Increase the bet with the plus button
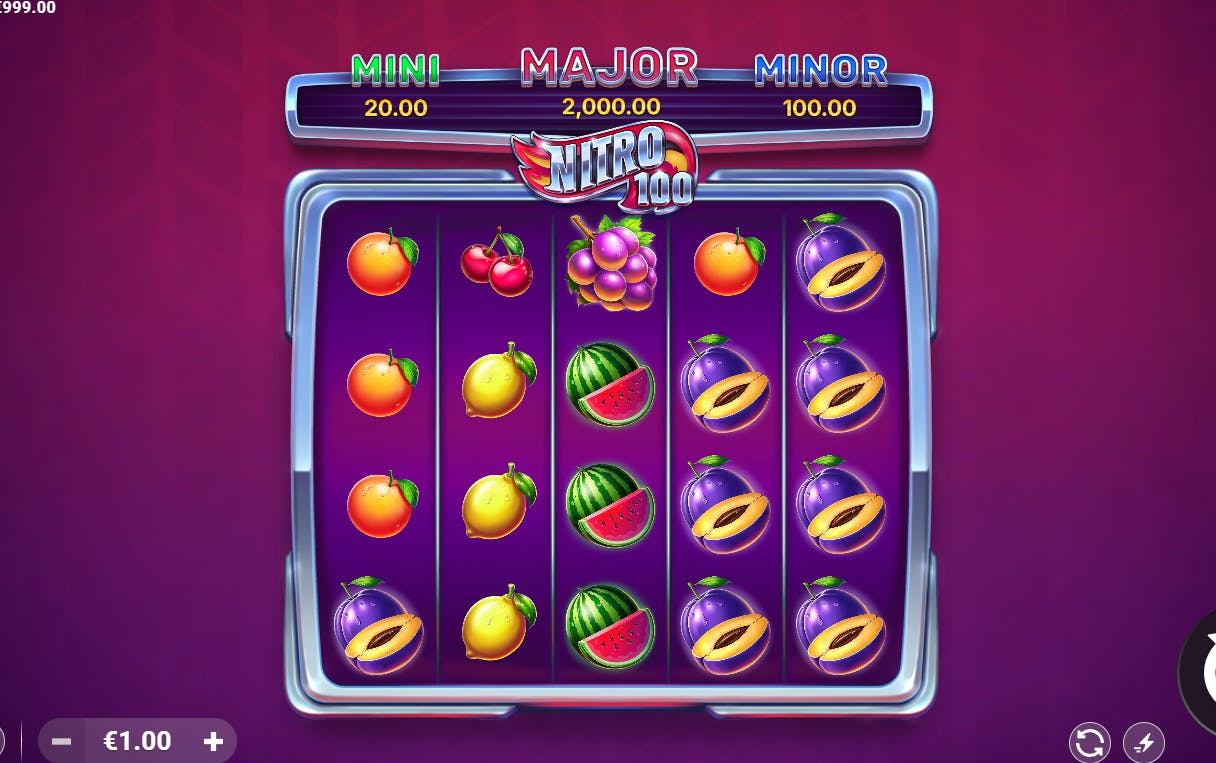The height and width of the screenshot is (763, 1216). pos(213,741)
